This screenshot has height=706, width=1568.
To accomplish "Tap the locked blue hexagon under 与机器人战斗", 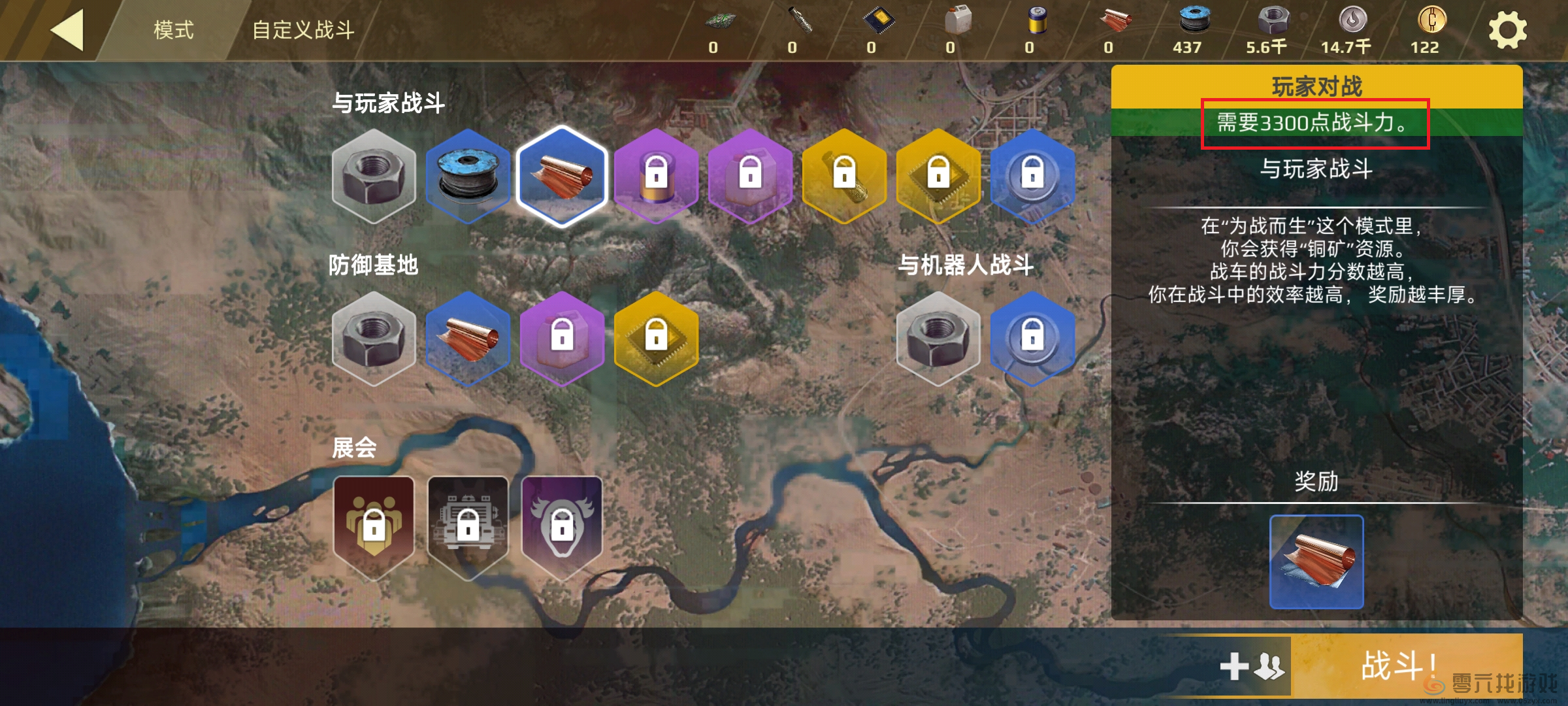I will pyautogui.click(x=1032, y=338).
